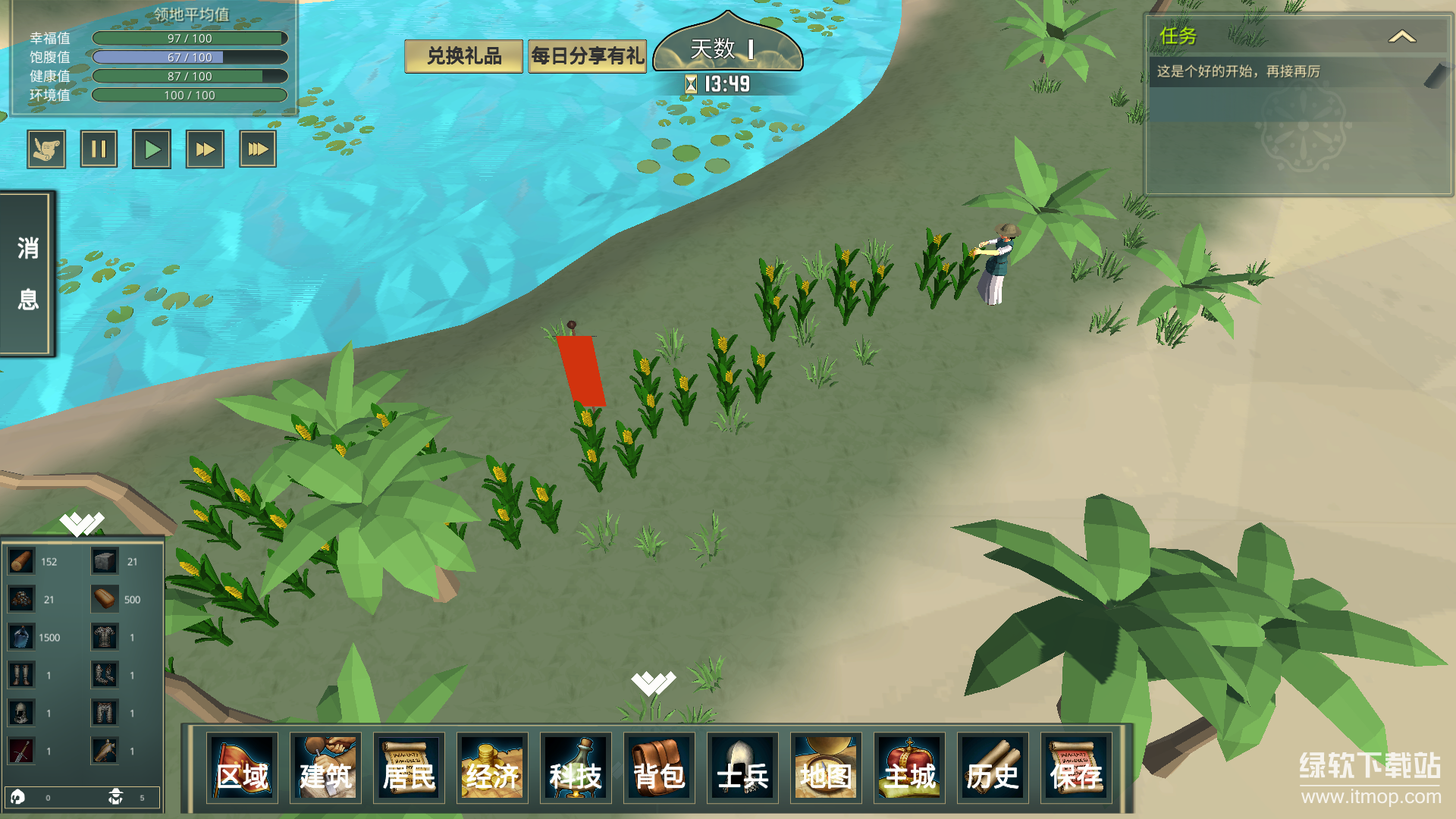Viewport: 1456px width, 819px height.
Task: Open the 背包 (Backpack) inventory
Action: [x=659, y=767]
